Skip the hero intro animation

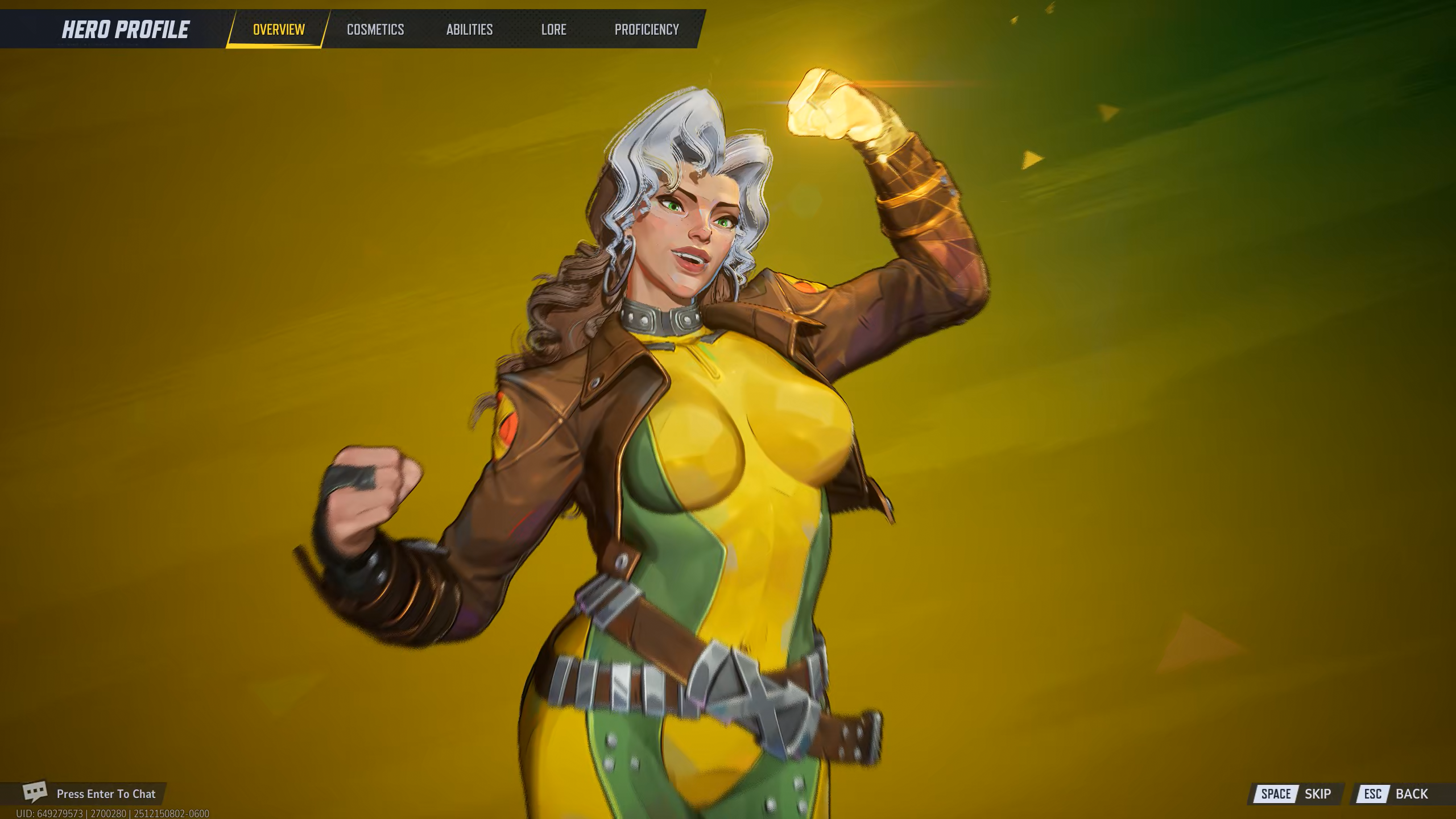coord(1296,794)
